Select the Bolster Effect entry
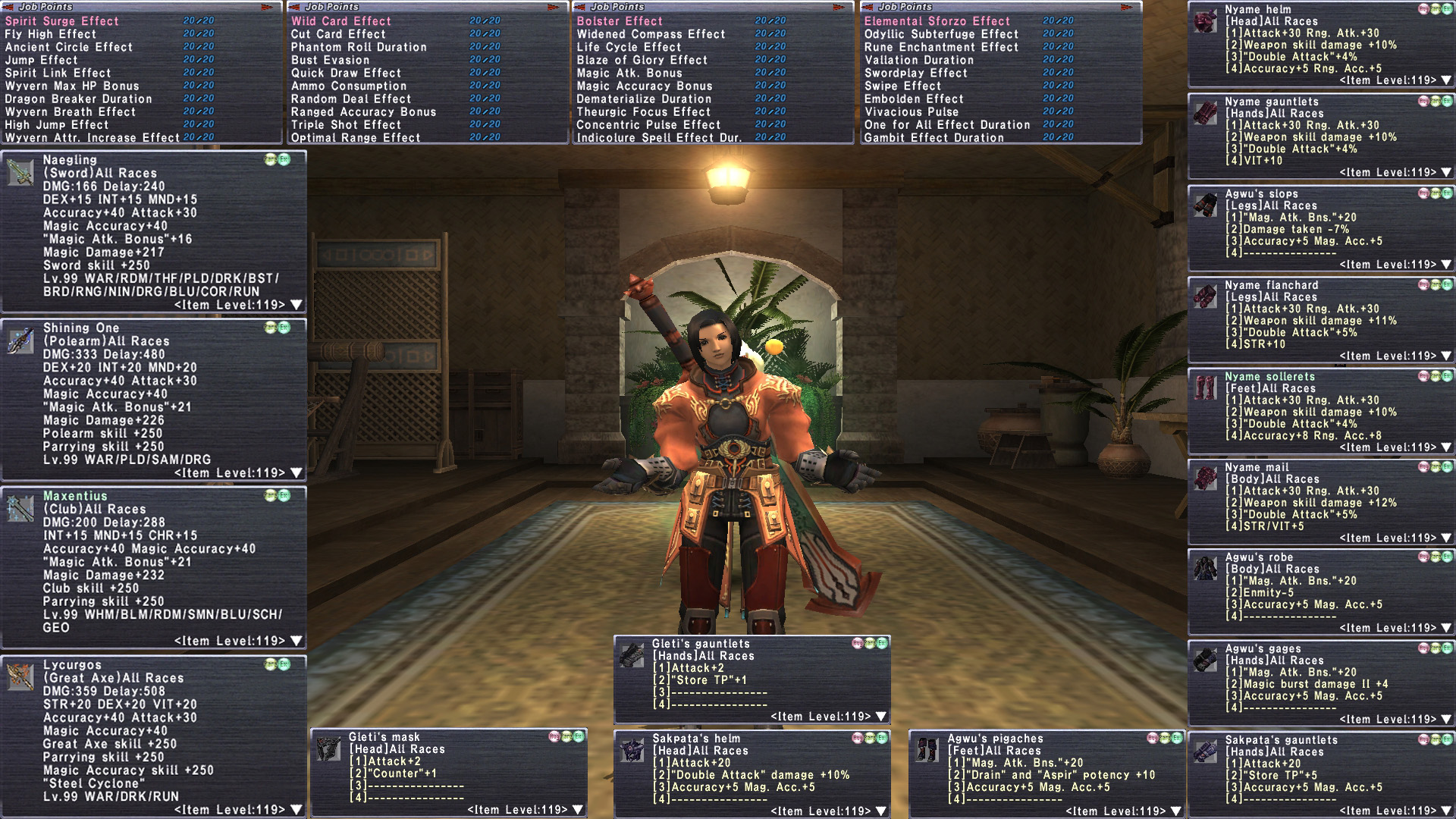The height and width of the screenshot is (819, 1456). click(620, 21)
